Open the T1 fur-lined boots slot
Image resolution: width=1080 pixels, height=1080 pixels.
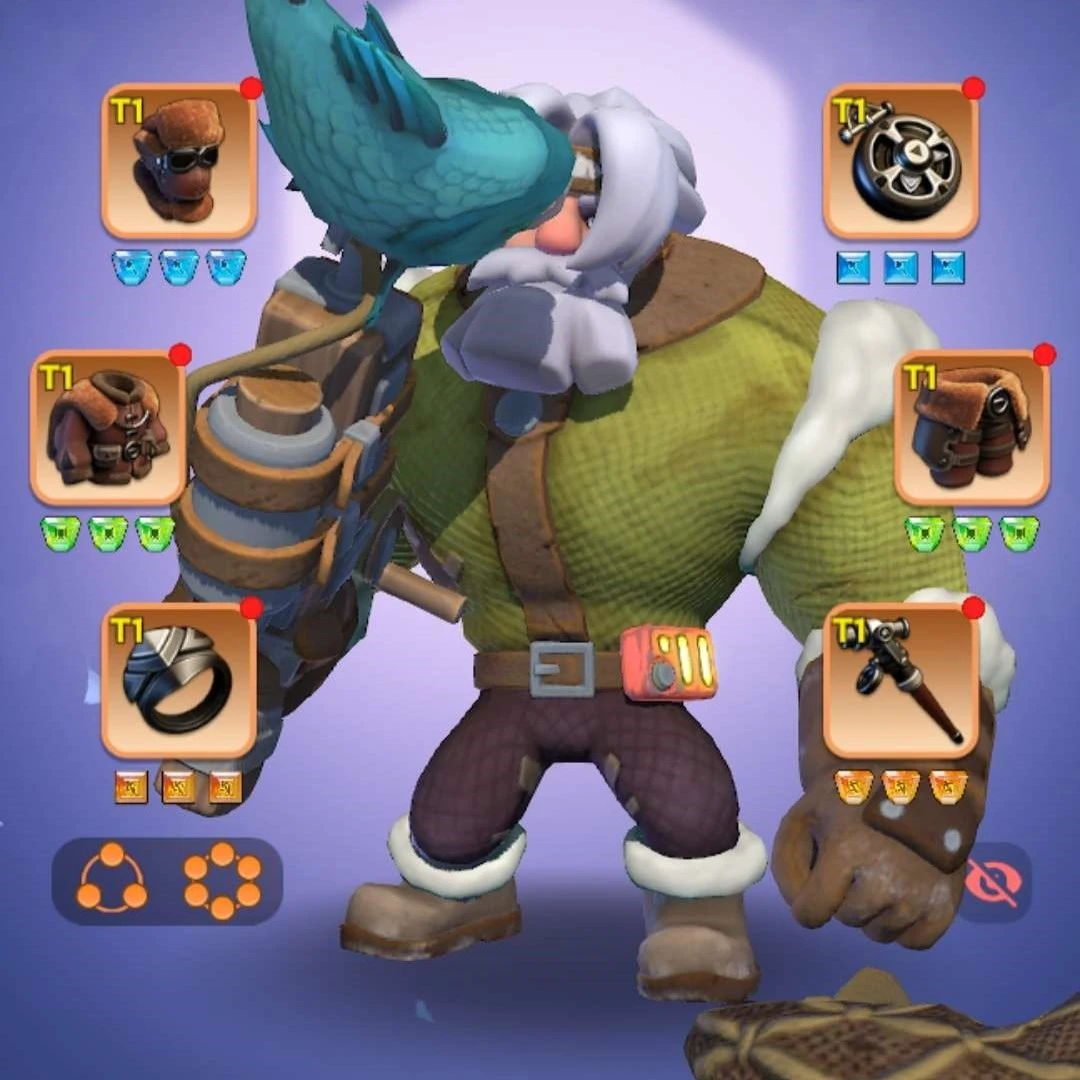pyautogui.click(x=971, y=427)
